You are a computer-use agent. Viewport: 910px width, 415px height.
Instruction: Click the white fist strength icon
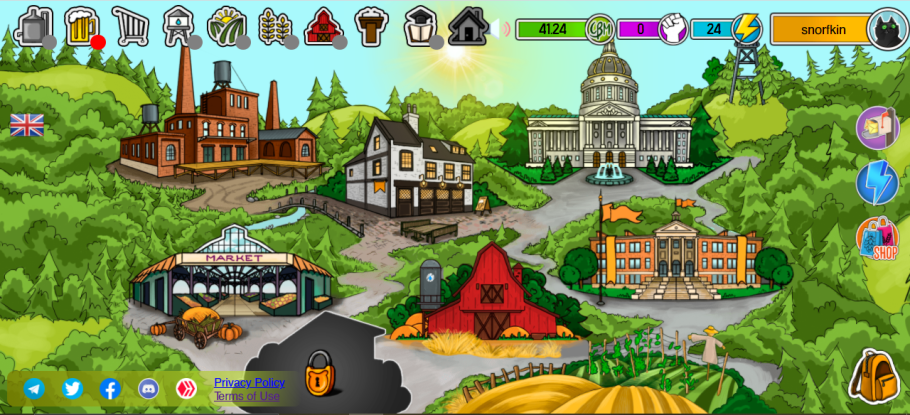673,29
